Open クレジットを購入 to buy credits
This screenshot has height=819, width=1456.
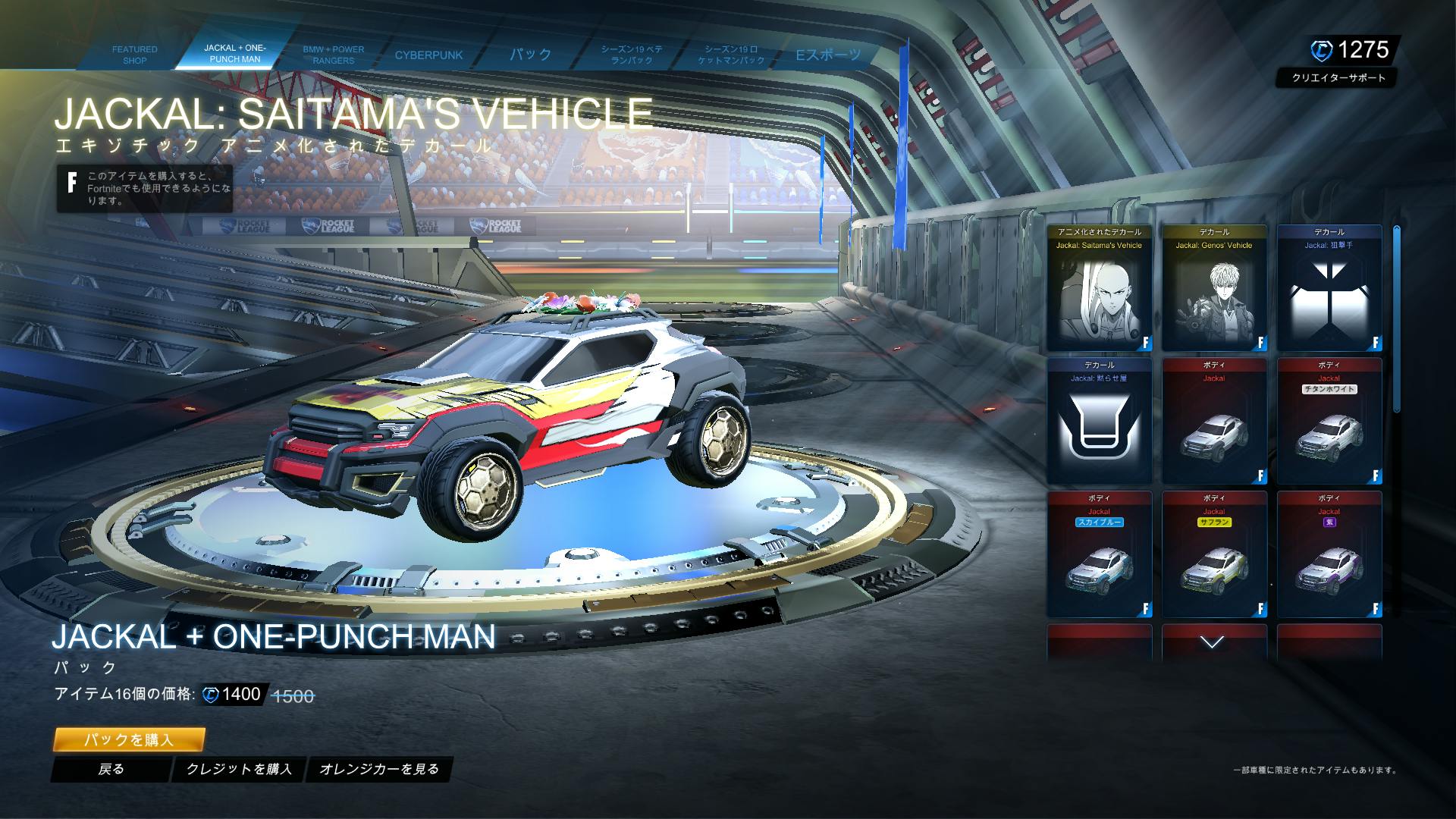[x=239, y=769]
